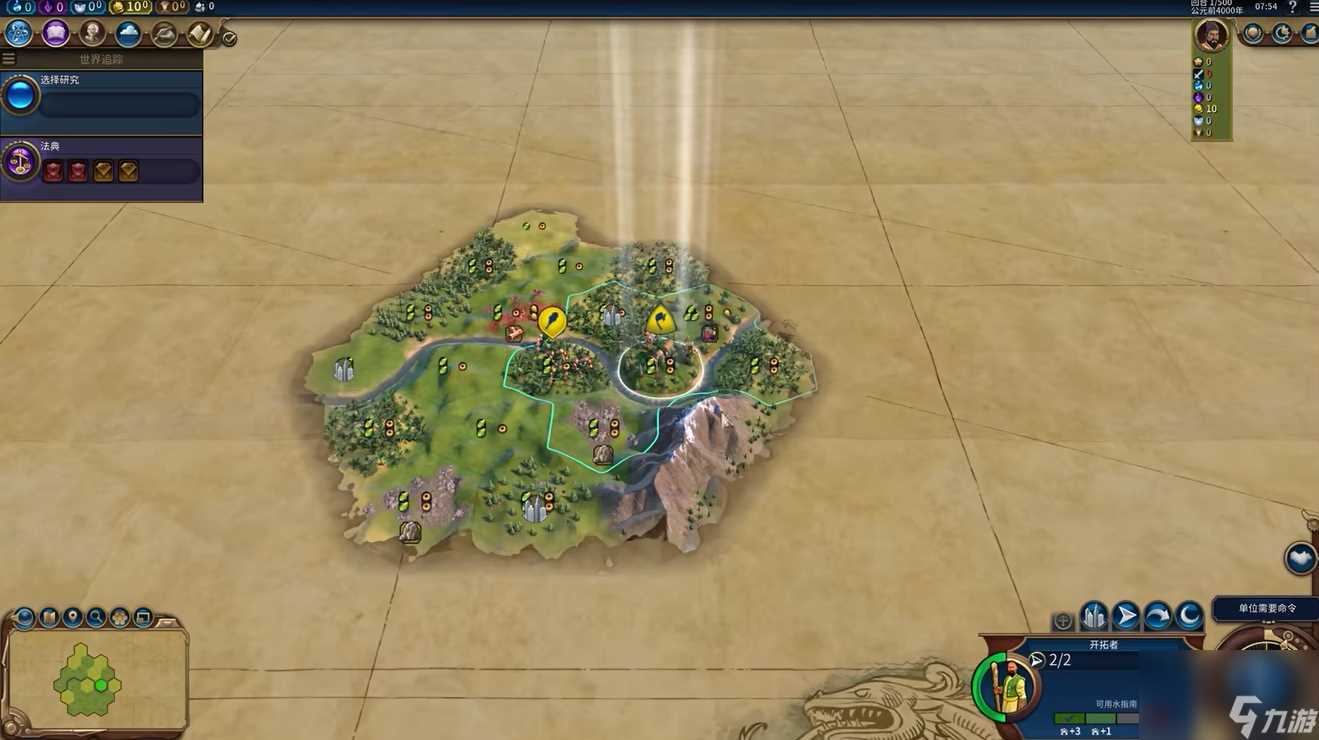Click the 单位需要命令 notification button
This screenshot has height=740, width=1319.
point(1266,608)
